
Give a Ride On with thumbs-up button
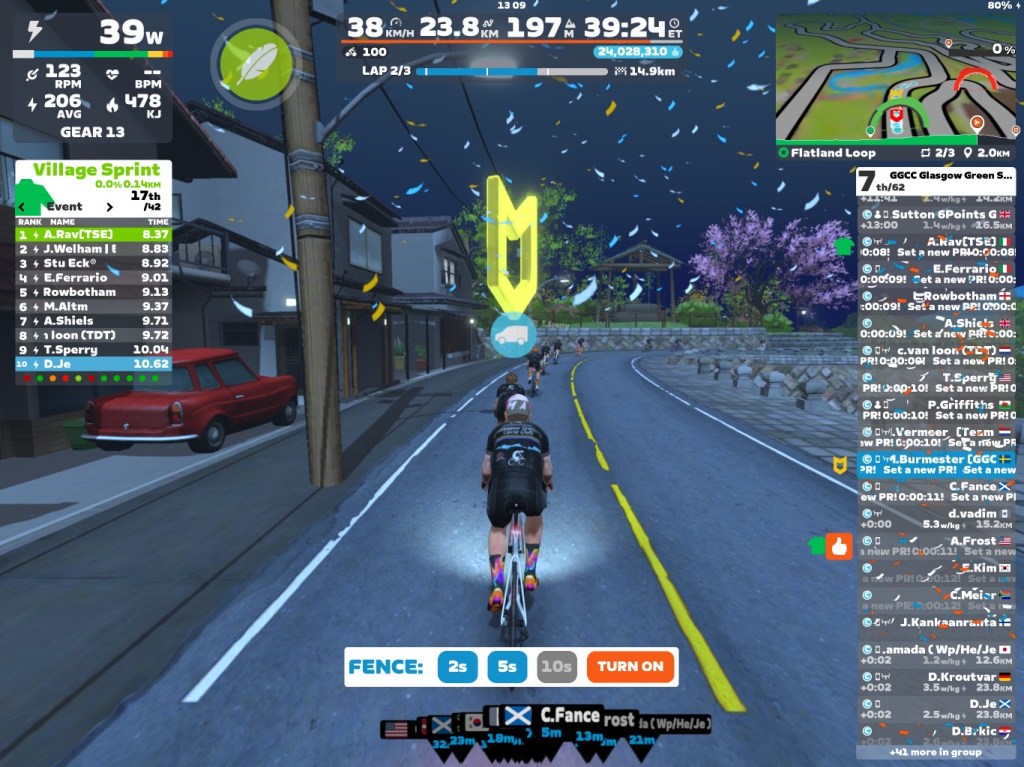click(x=838, y=546)
